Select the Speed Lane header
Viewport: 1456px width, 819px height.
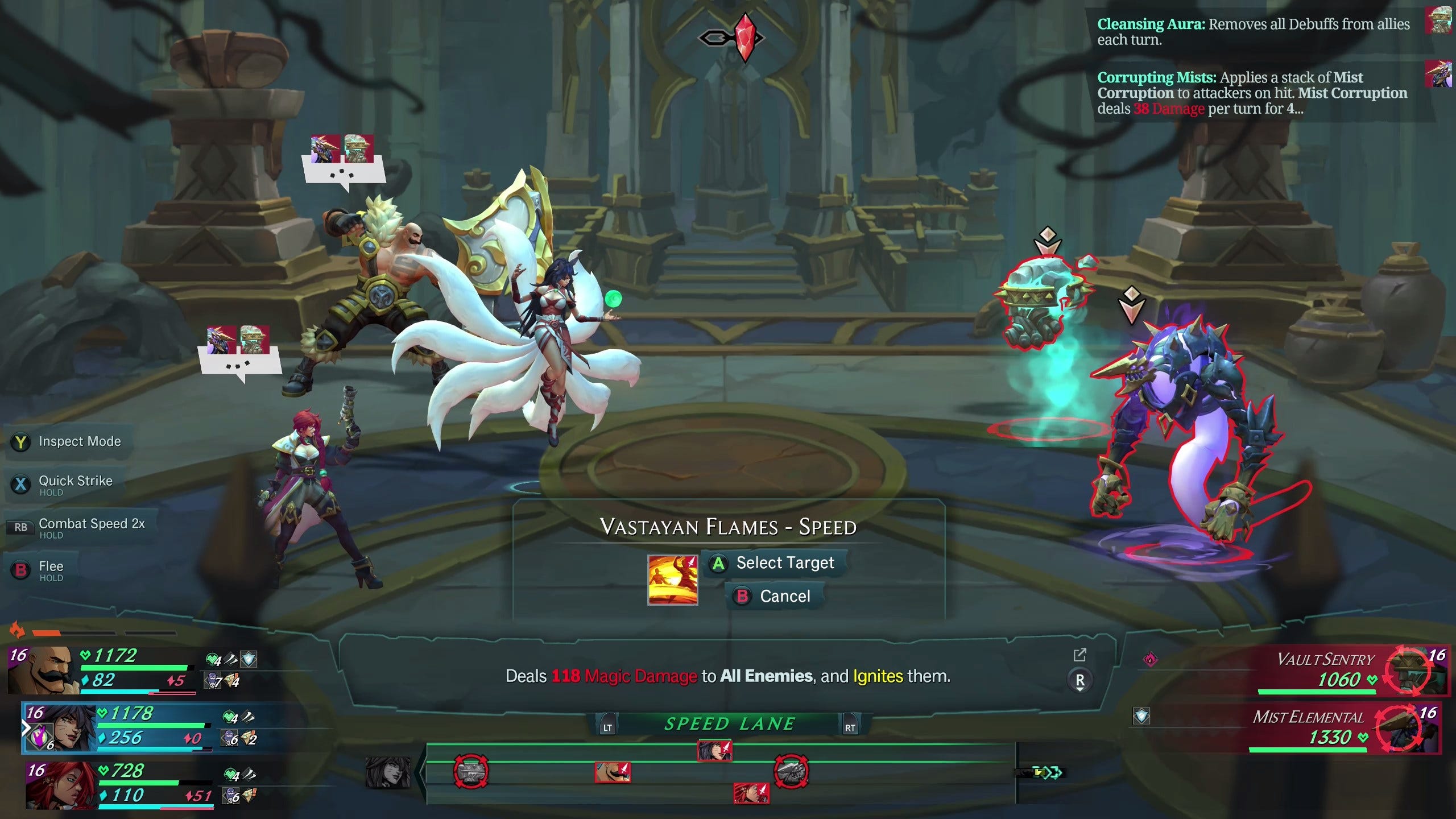tap(729, 724)
